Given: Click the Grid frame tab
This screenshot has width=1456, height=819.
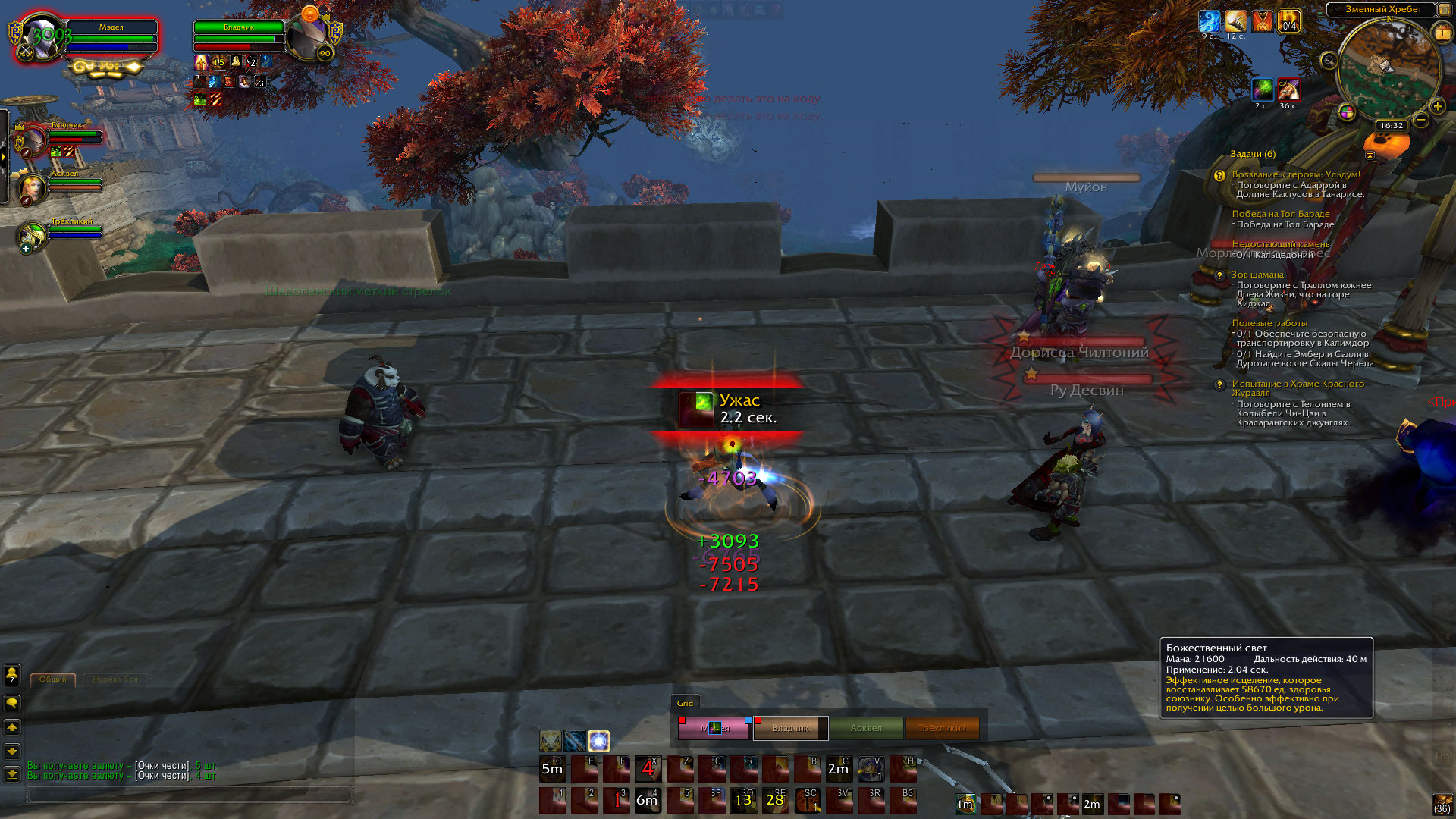Looking at the screenshot, I should [x=685, y=703].
